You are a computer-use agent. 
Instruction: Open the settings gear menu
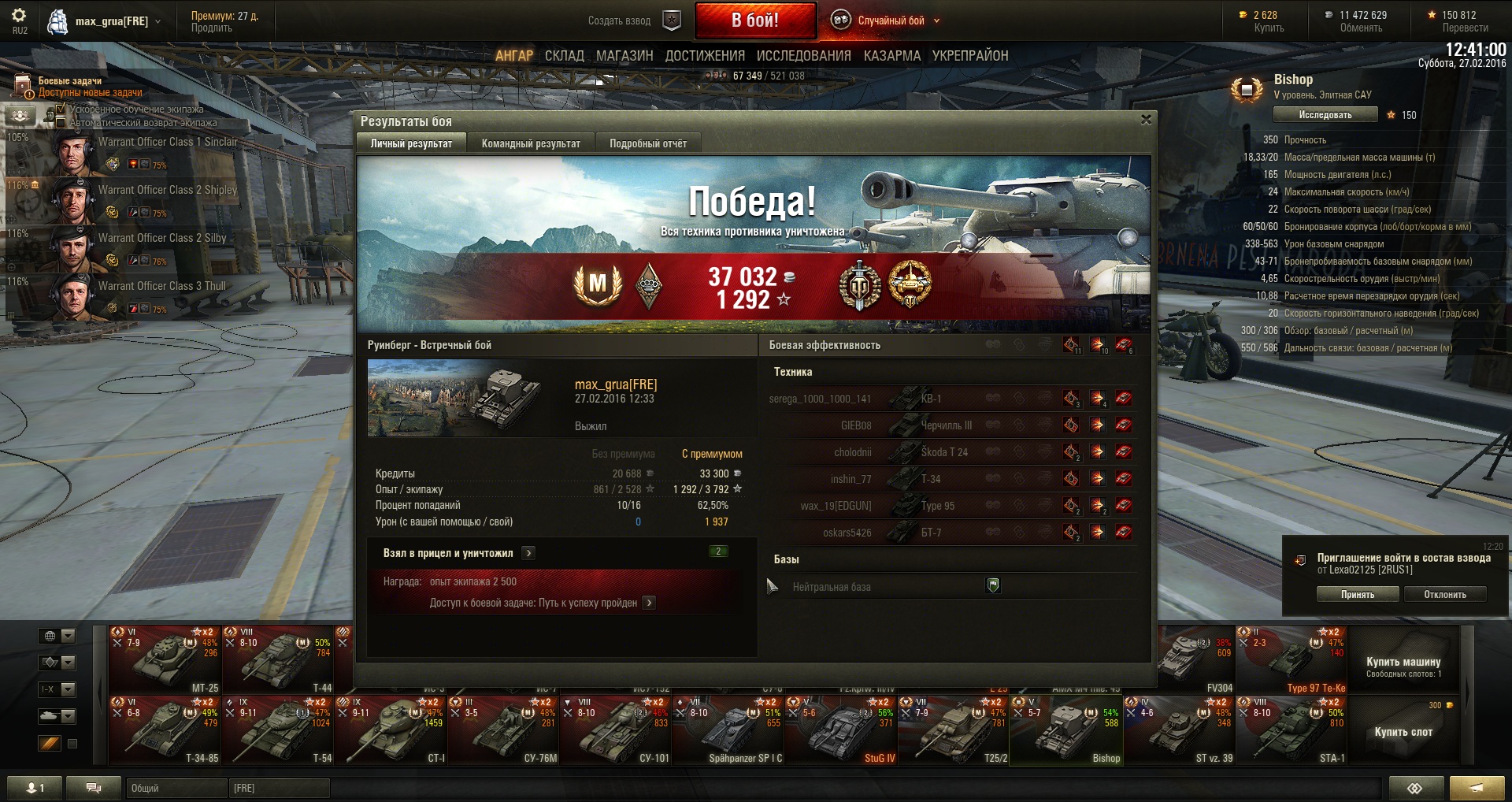pos(19,16)
